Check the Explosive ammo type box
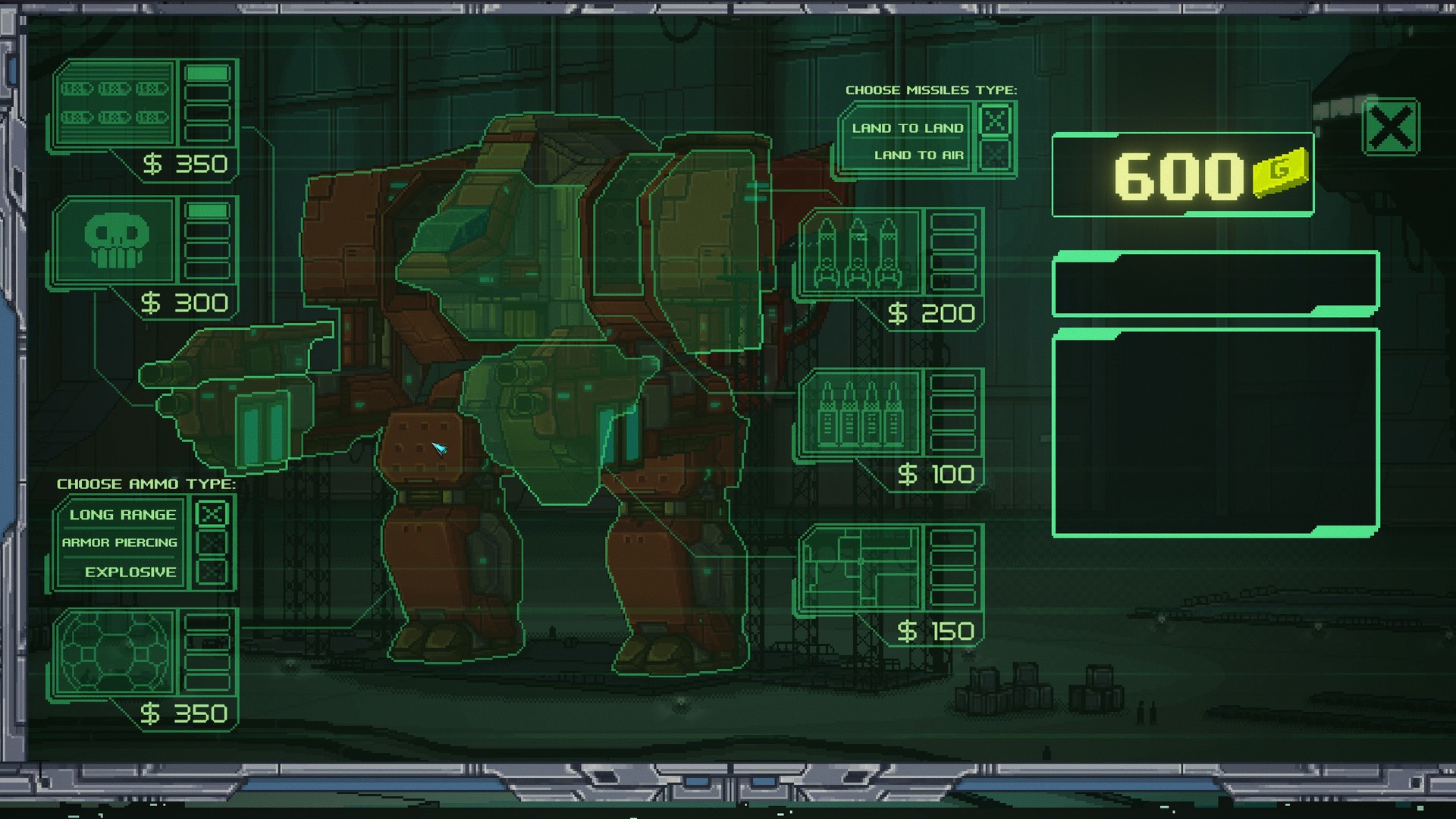 coord(213,570)
